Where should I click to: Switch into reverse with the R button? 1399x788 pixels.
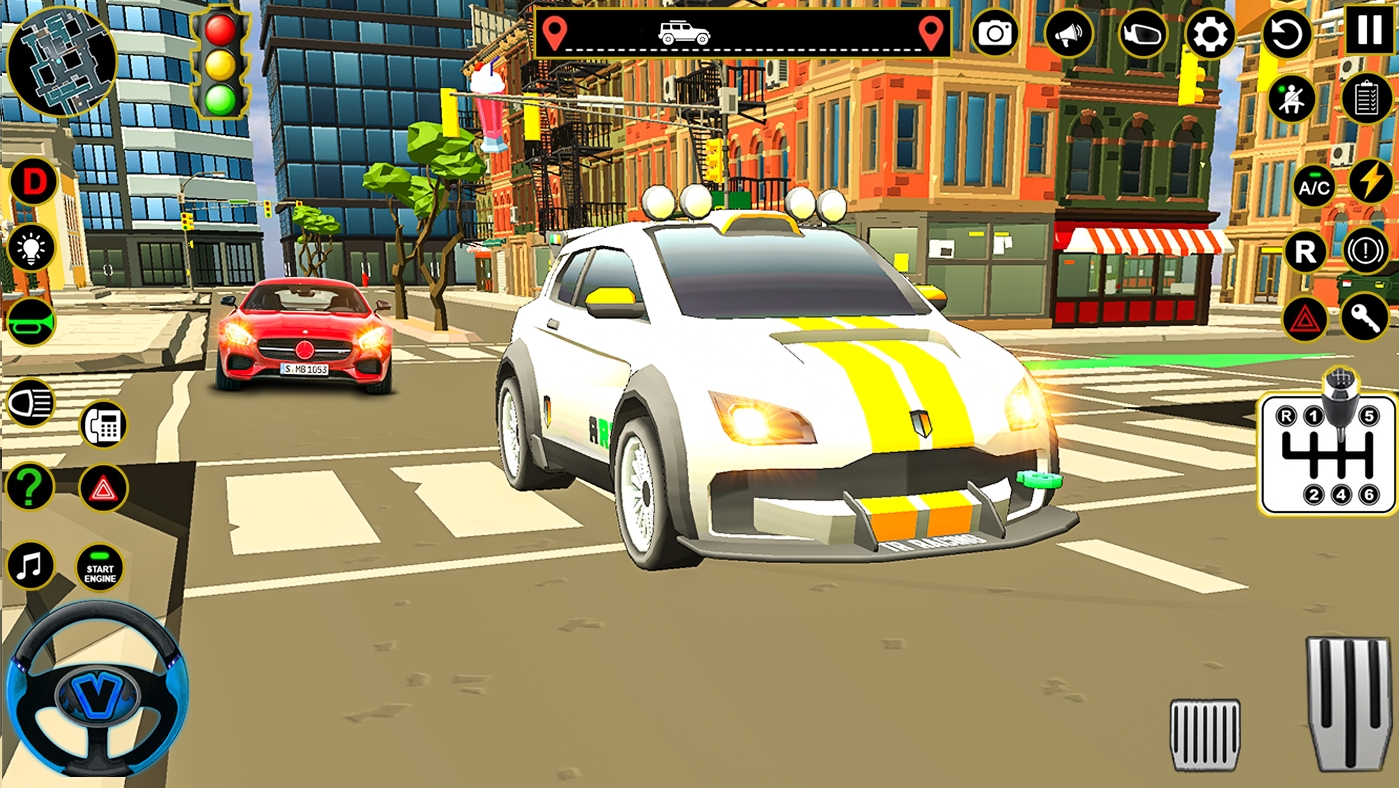click(x=1304, y=251)
